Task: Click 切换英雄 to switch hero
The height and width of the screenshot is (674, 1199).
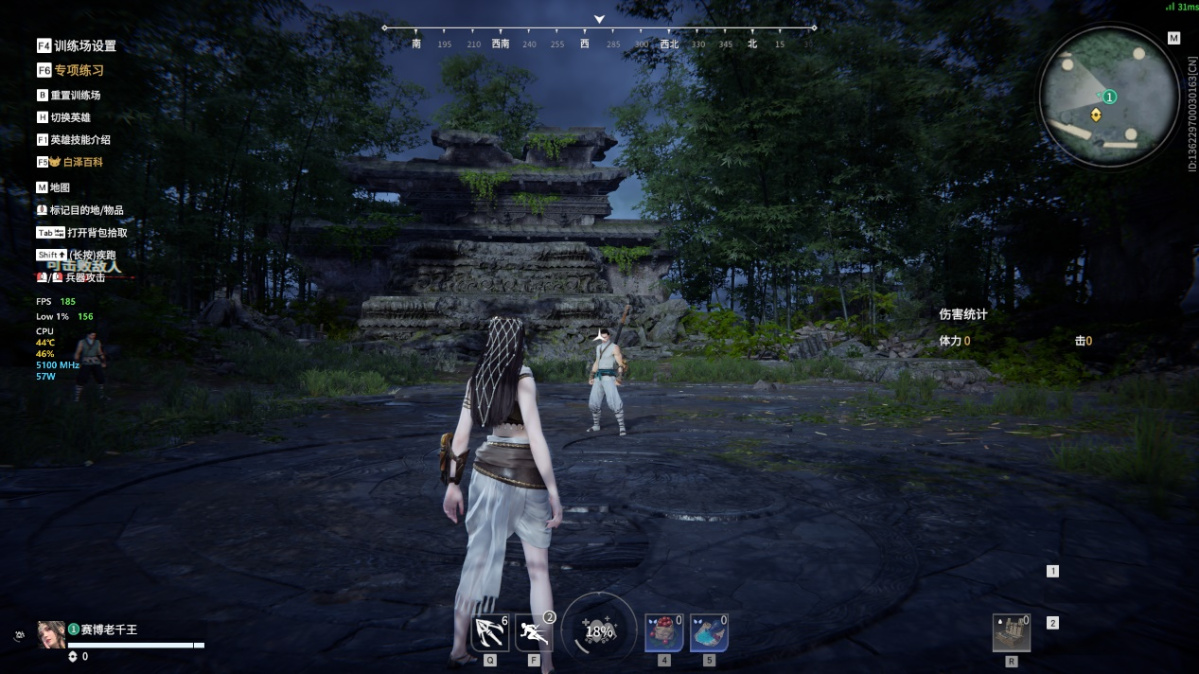Action: click(69, 117)
